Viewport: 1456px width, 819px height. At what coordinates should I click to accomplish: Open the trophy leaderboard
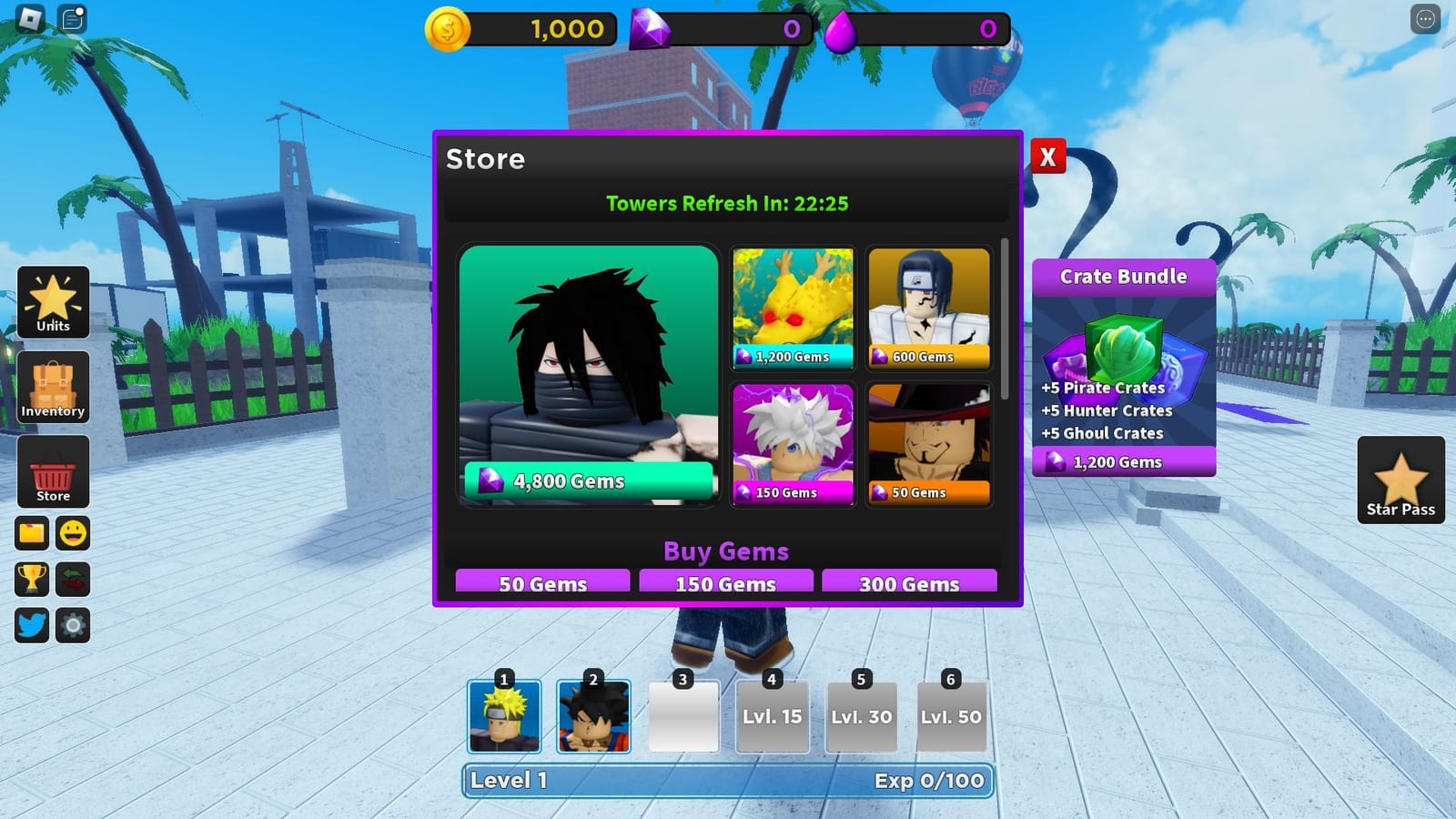click(32, 580)
